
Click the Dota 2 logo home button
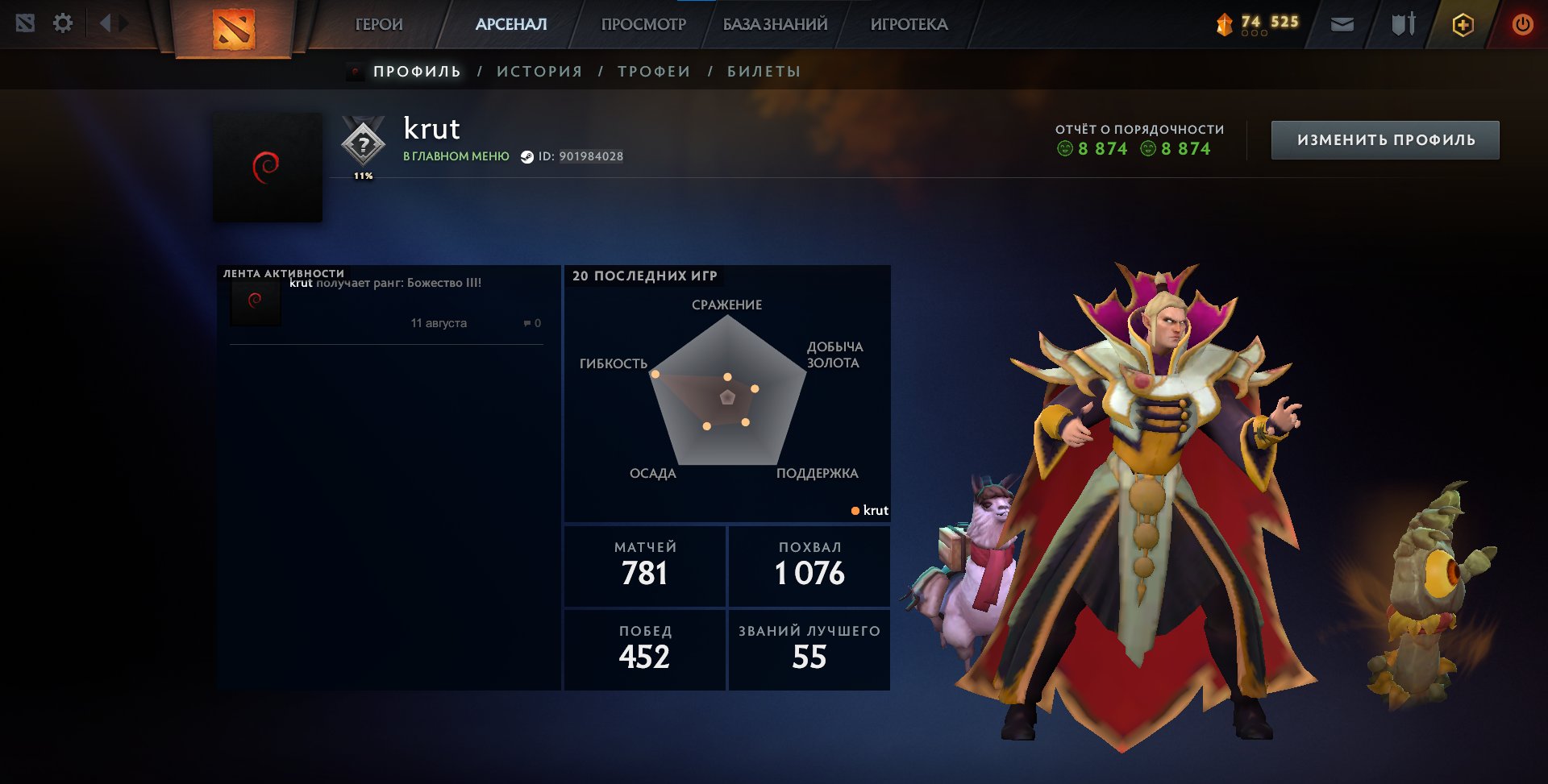[234, 29]
